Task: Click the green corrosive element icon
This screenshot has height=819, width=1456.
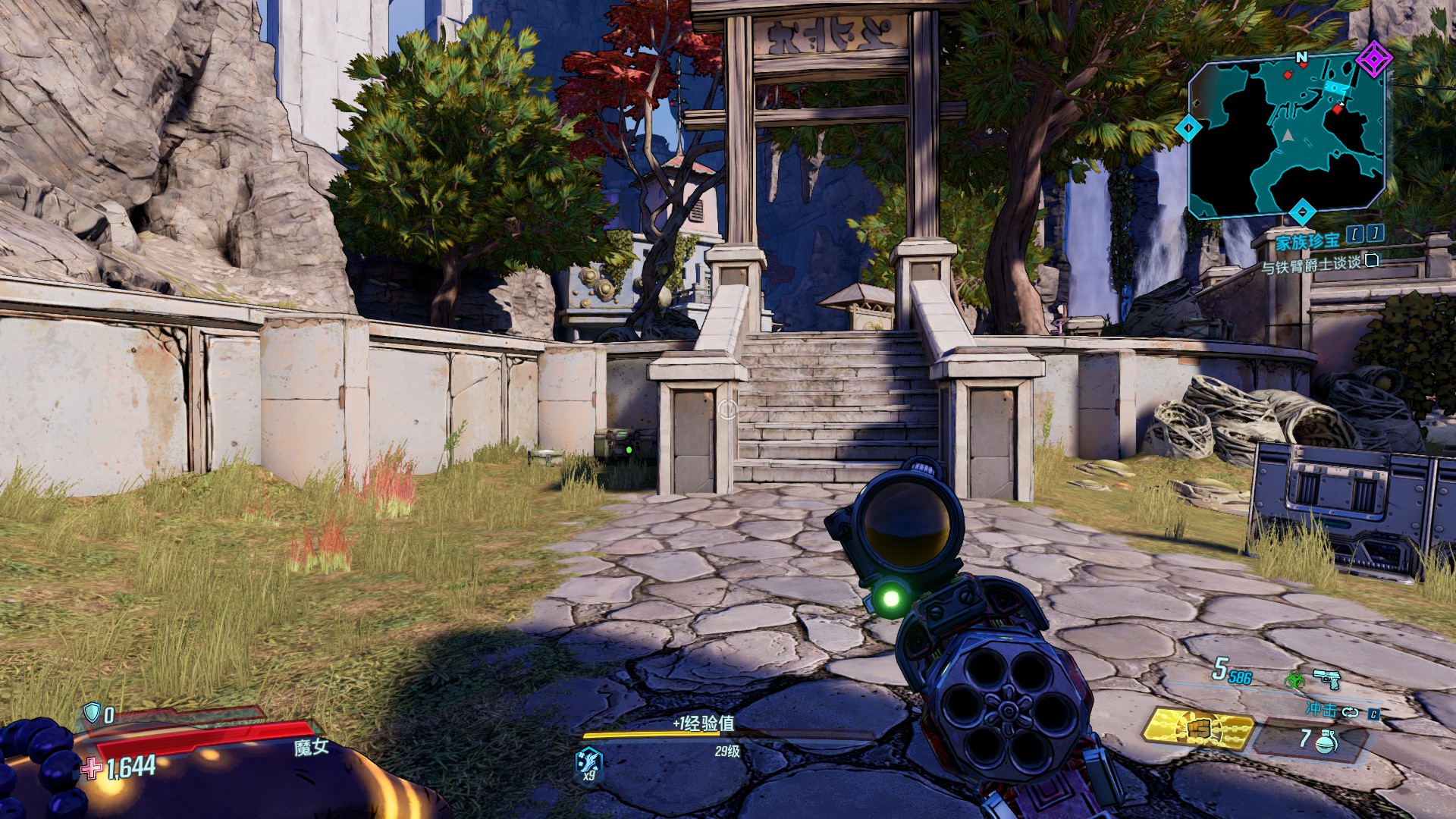Action: coord(1294,679)
